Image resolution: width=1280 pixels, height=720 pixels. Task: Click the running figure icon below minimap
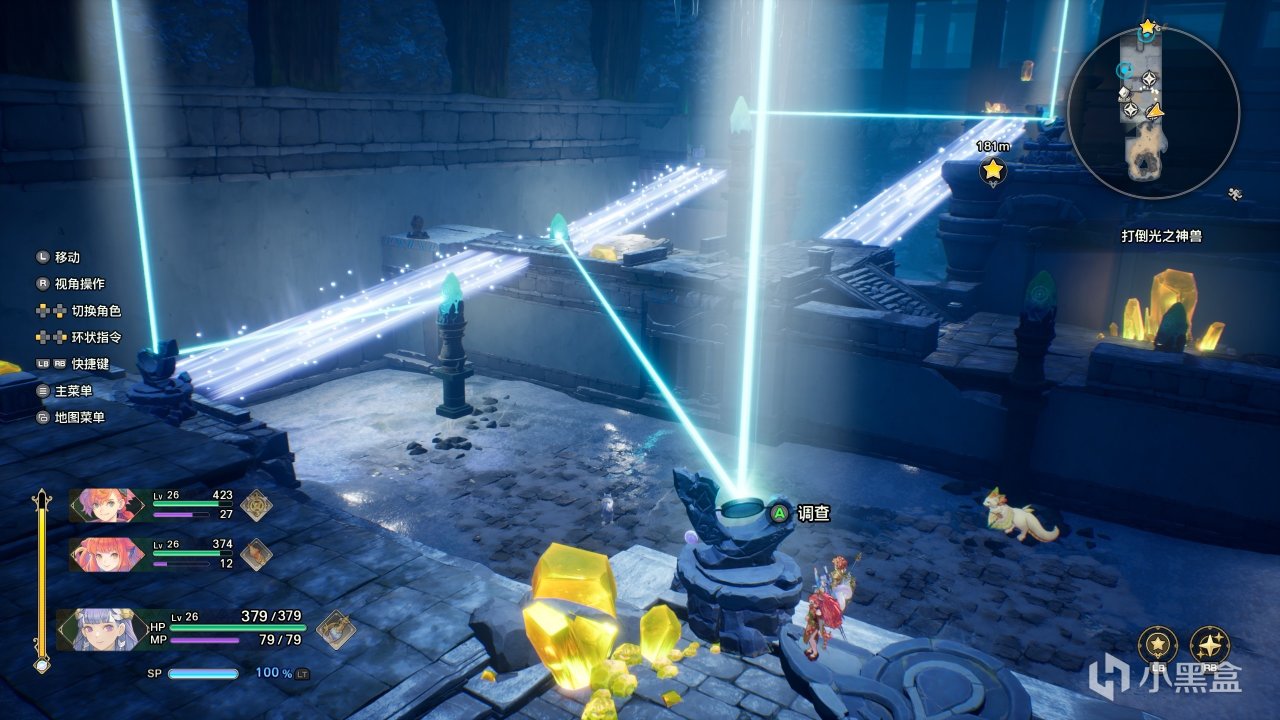(1236, 193)
